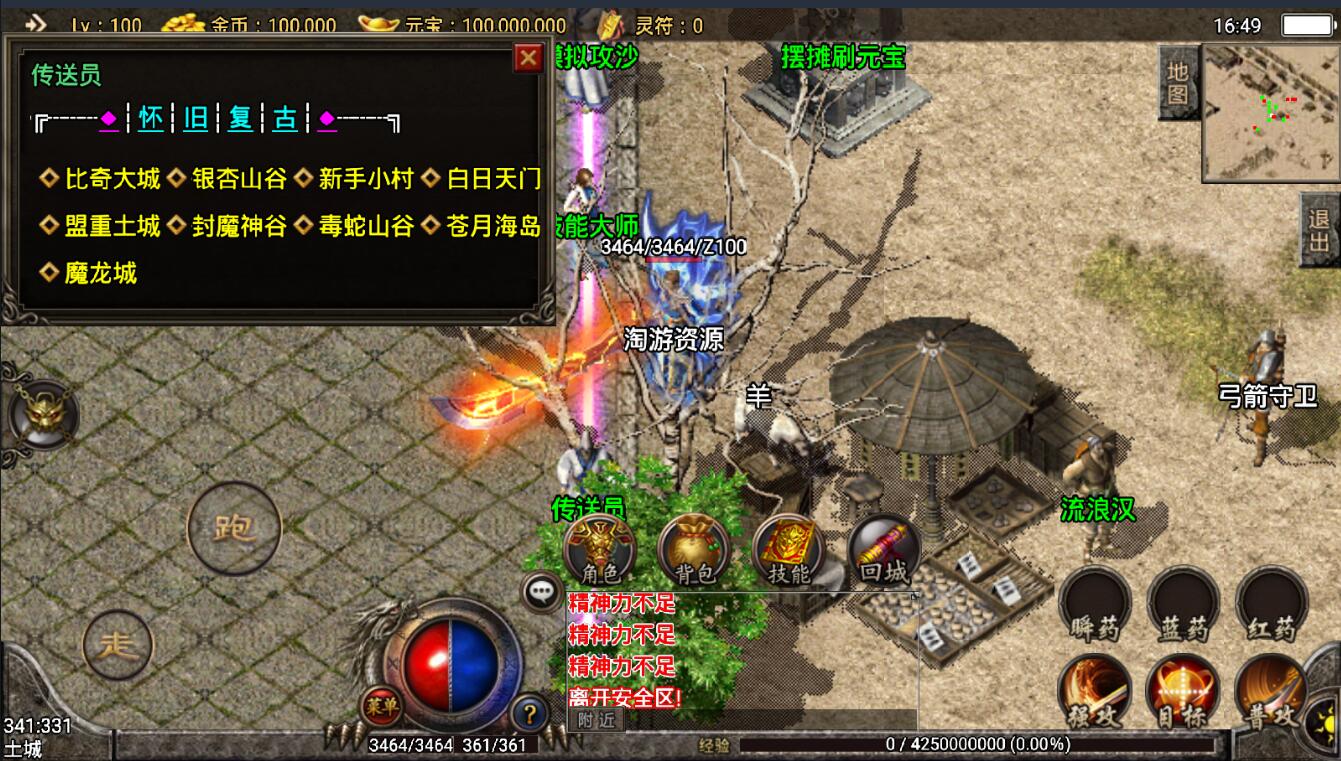1341x761 pixels.
Task: Tap the 退出 exit button
Action: tap(1319, 230)
